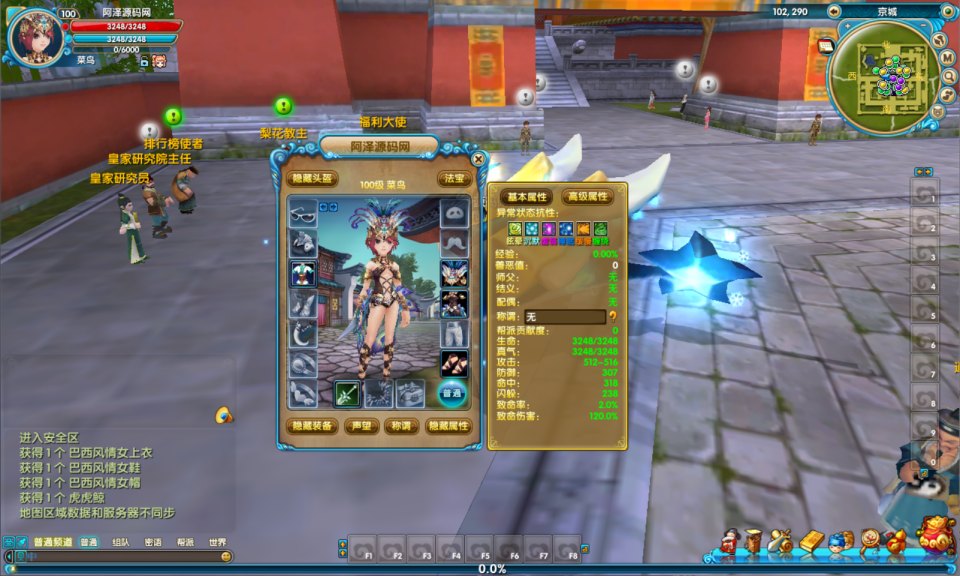Switch to the 高级属性 (advanced attributes) tab
960x576 pixels.
pyautogui.click(x=587, y=197)
